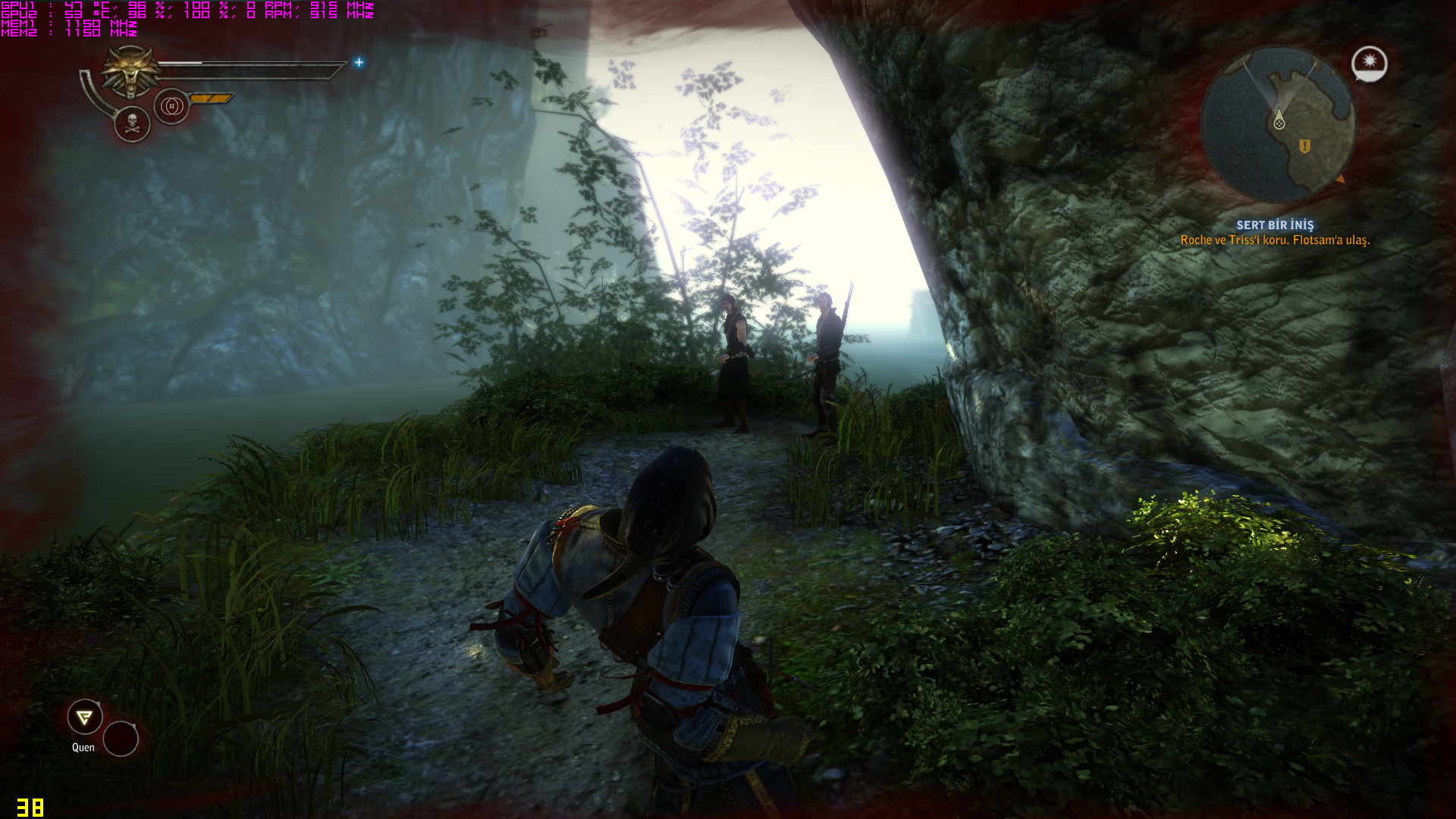Select the Quen sign icon
This screenshot has width=1456, height=819.
(x=85, y=717)
